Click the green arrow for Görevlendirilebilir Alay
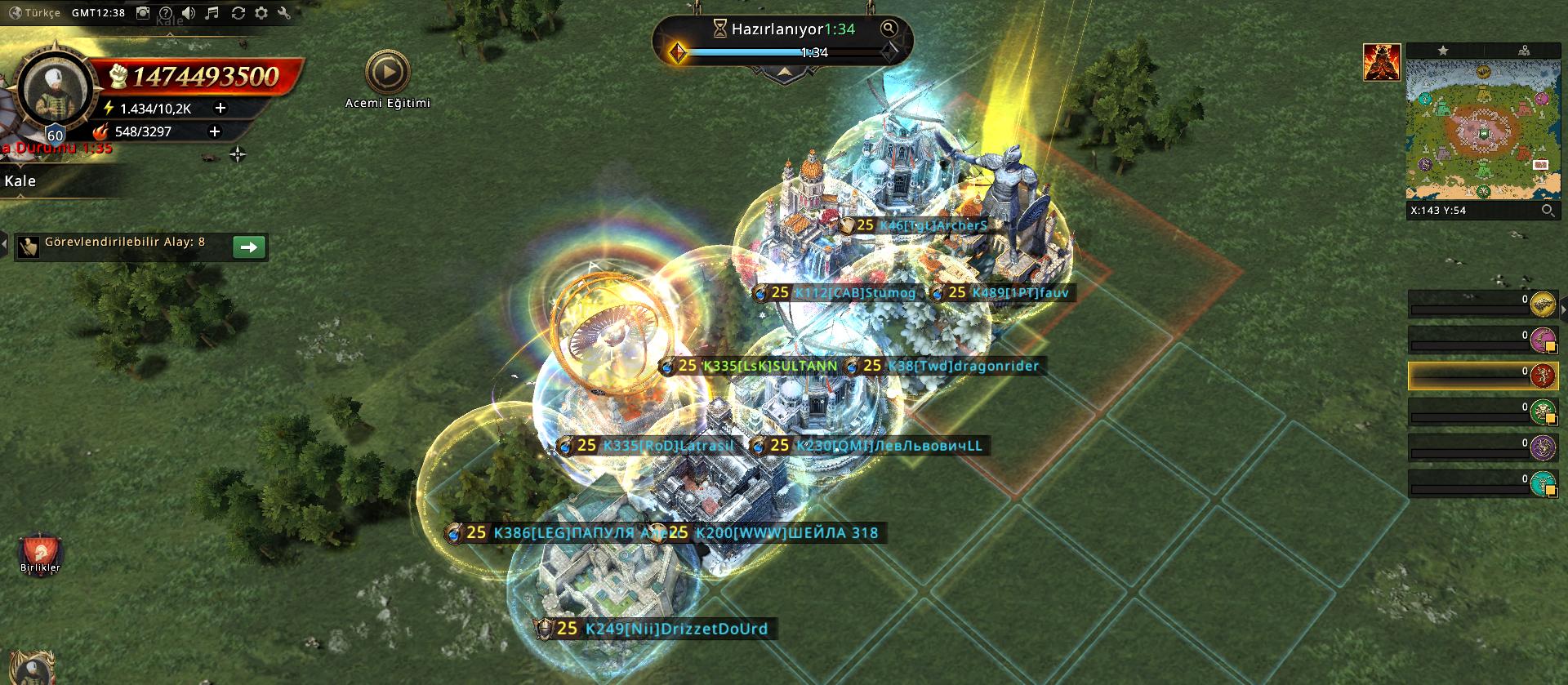This screenshot has height=685, width=1568. tap(249, 247)
